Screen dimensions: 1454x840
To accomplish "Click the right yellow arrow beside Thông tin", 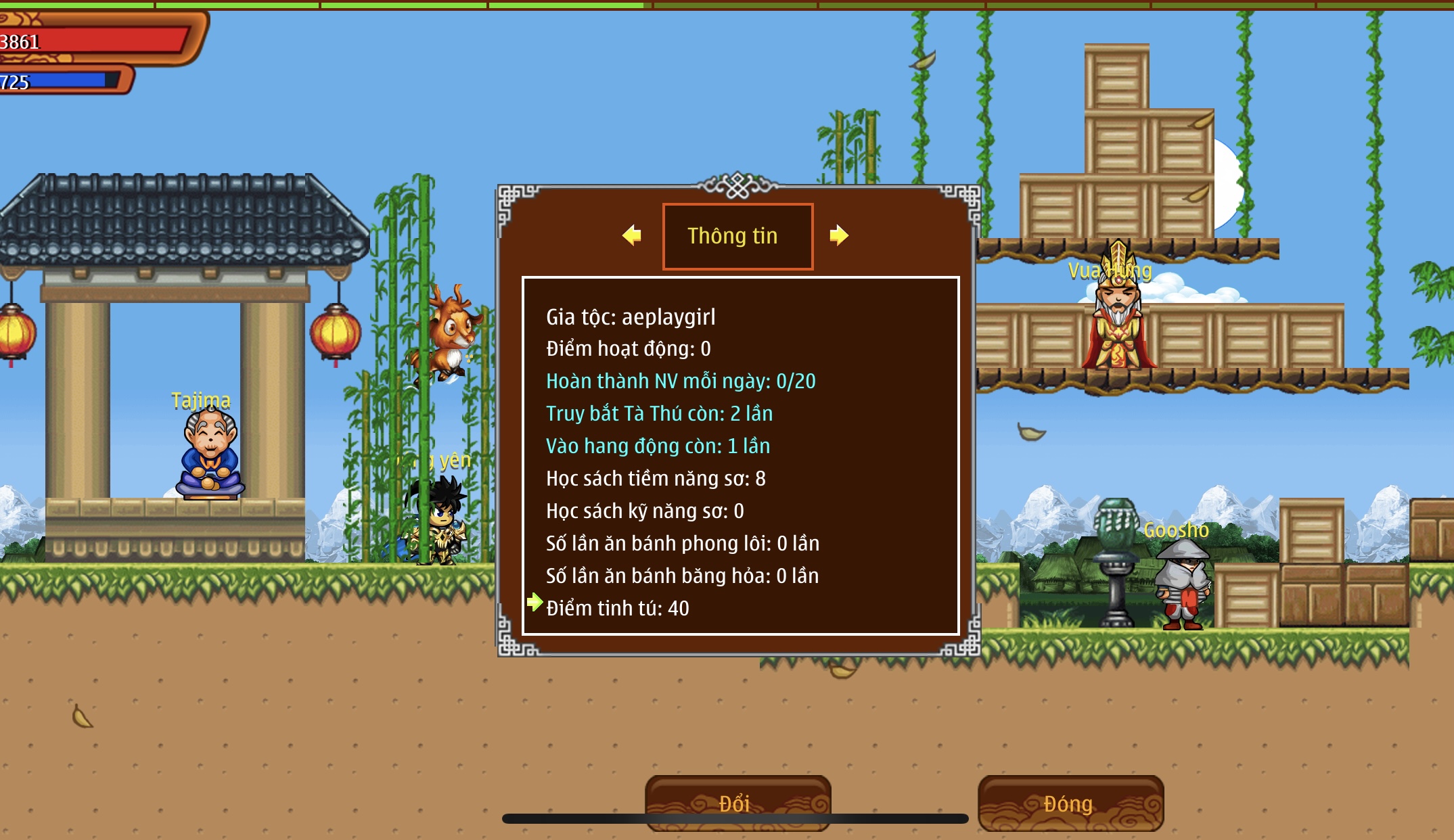I will tap(838, 235).
